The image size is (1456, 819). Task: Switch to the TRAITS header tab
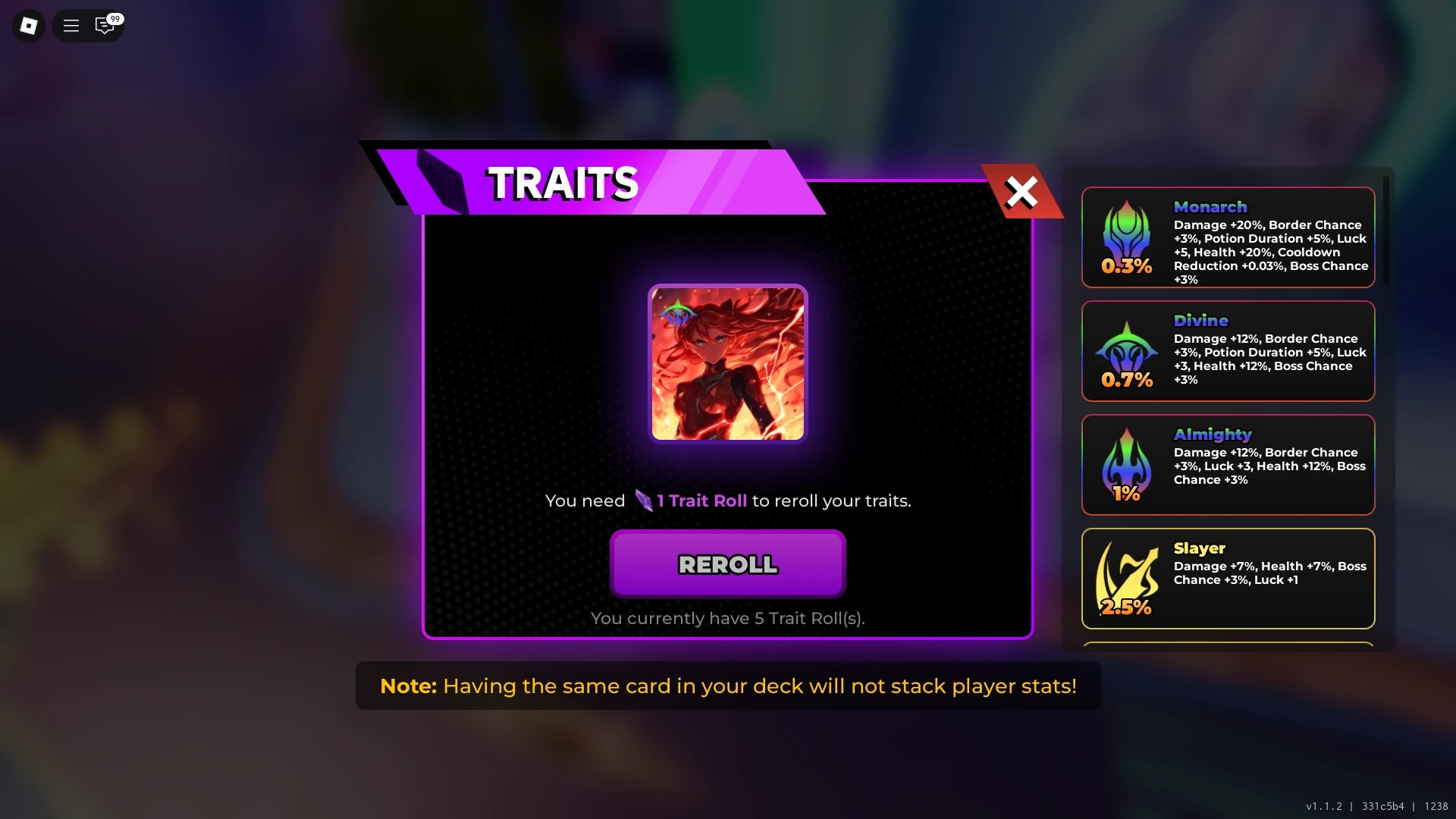click(563, 182)
